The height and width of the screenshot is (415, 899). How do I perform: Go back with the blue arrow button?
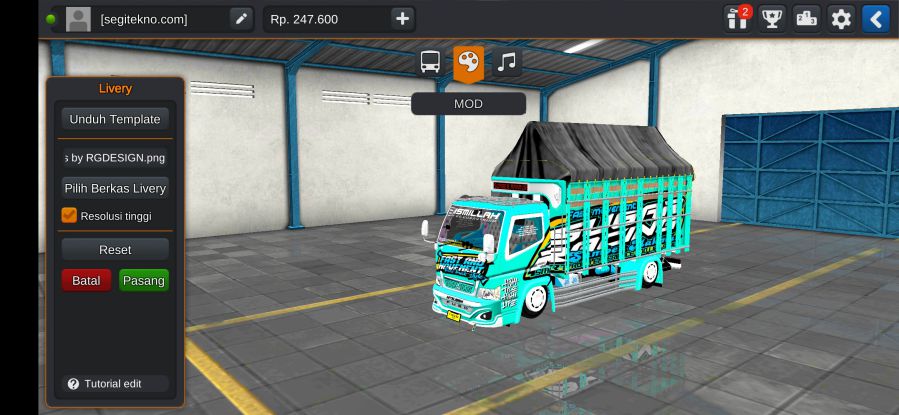click(x=875, y=19)
